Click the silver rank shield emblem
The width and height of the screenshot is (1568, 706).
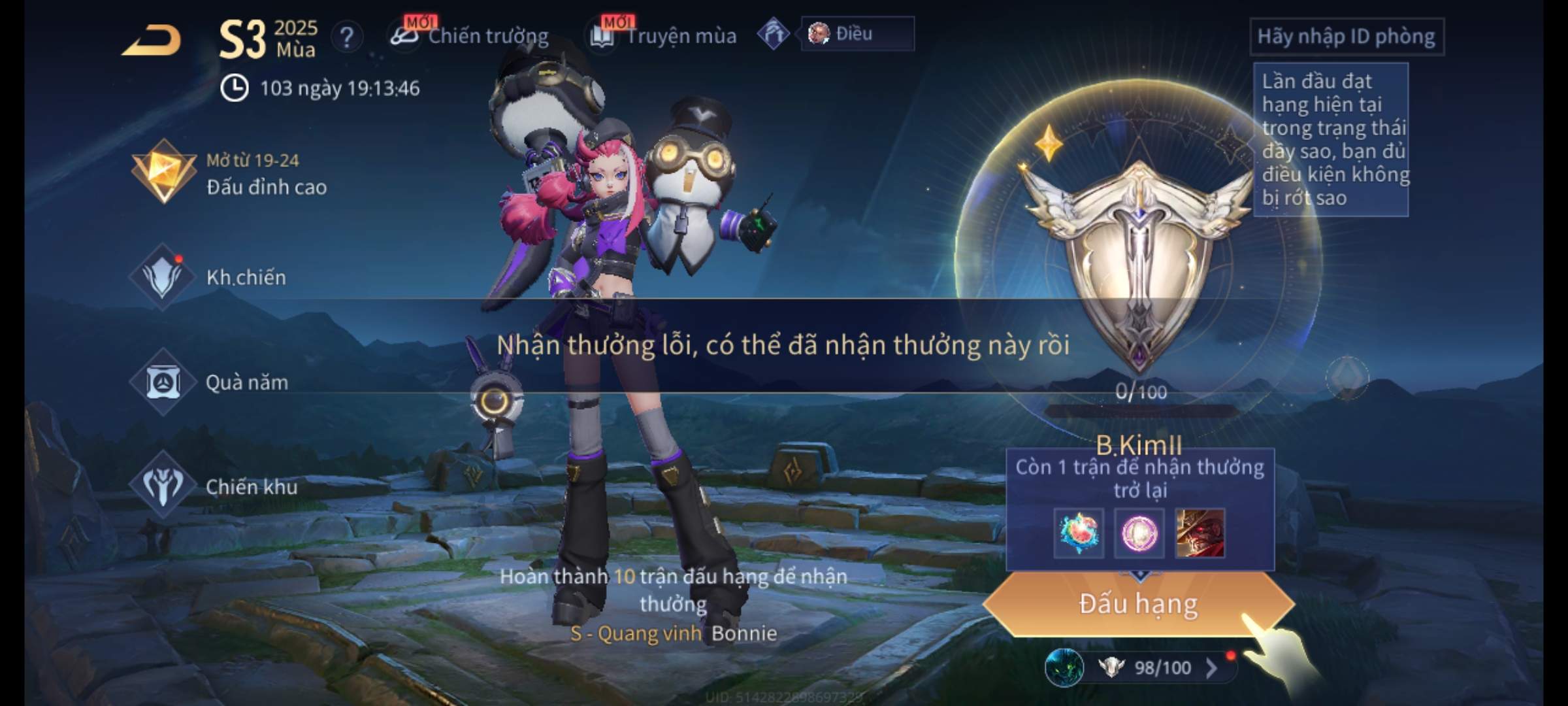click(x=1138, y=261)
